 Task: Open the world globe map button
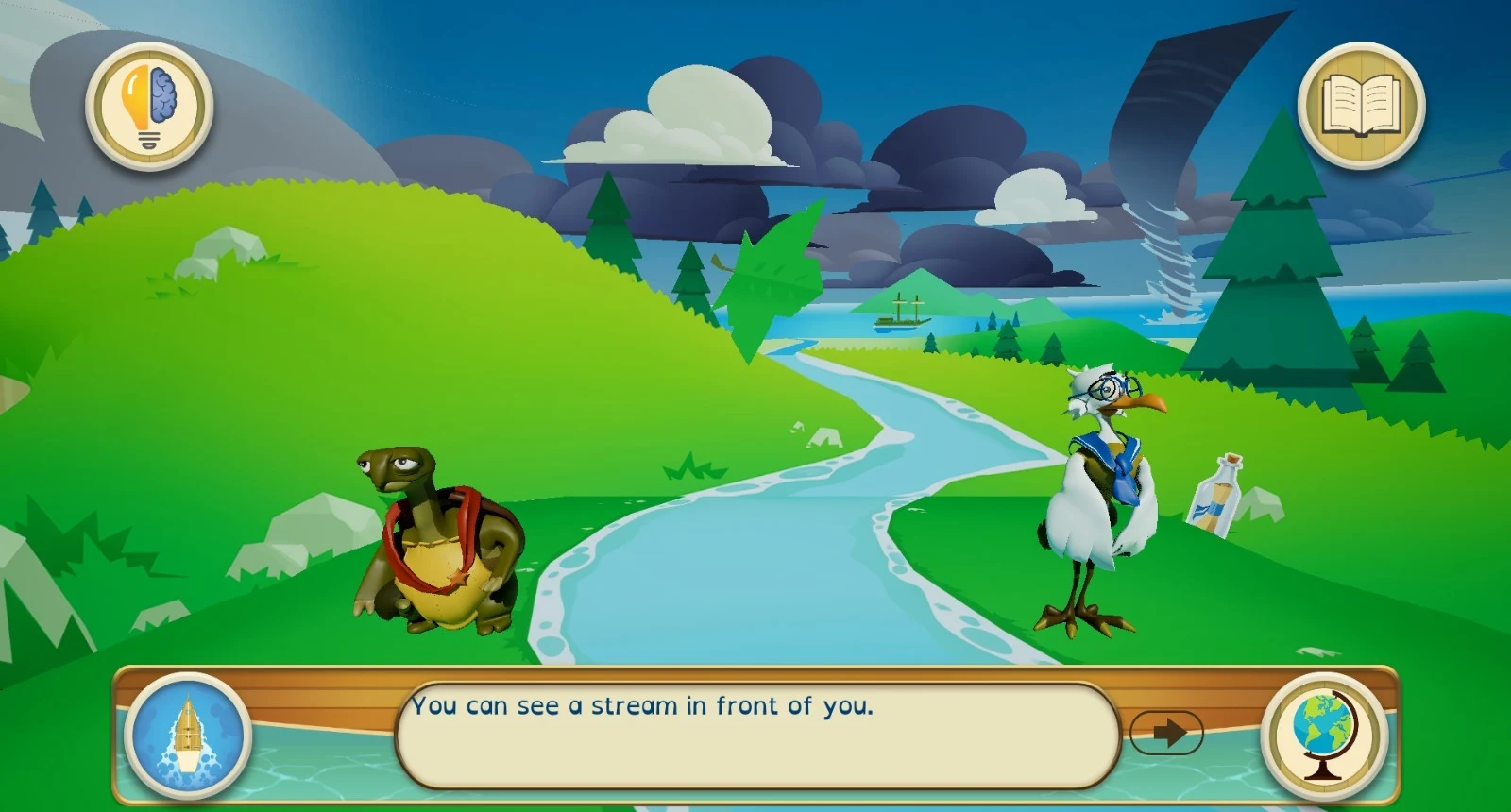1324,736
